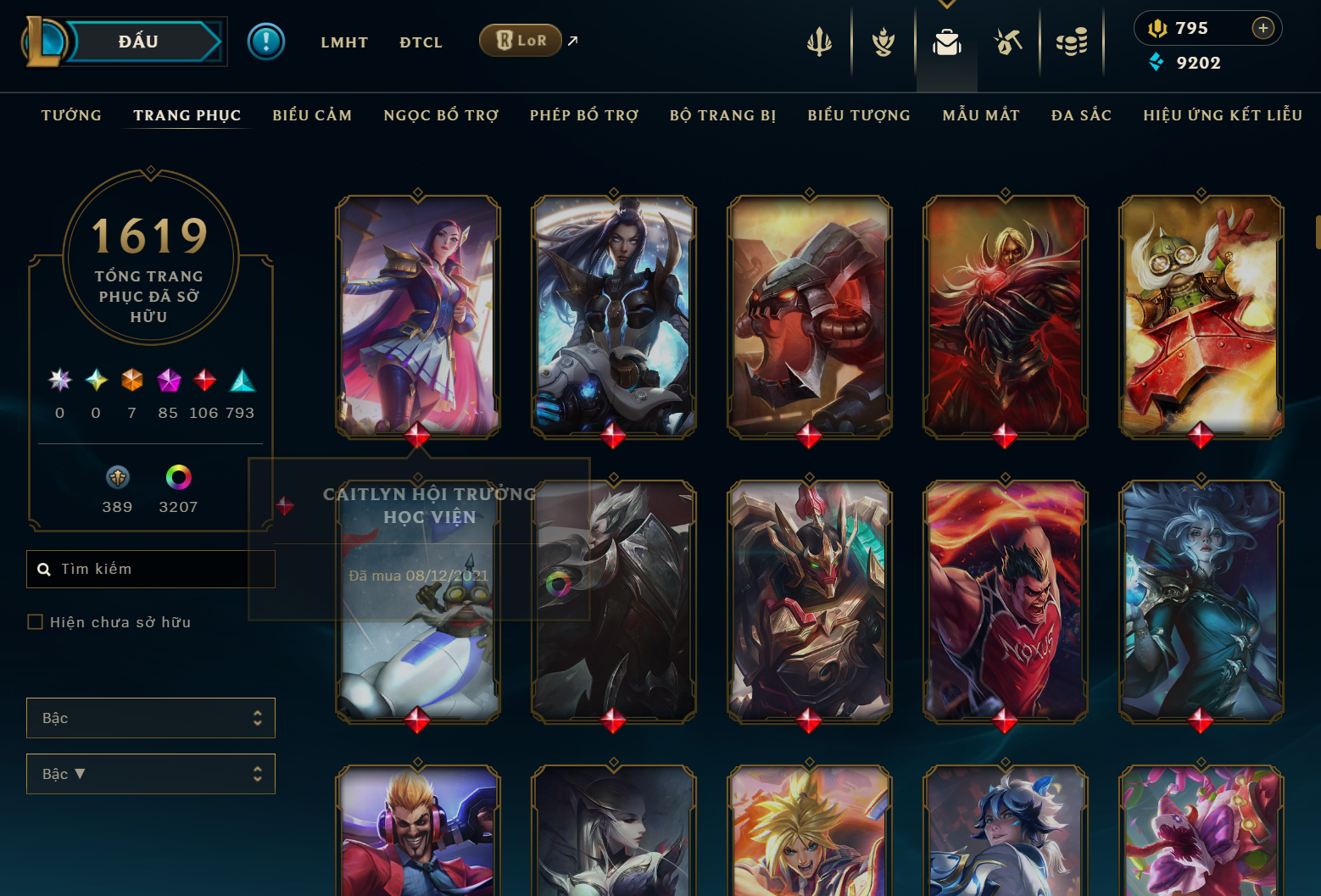Click the blue essence crystal icon showing 9202
Image resolution: width=1321 pixels, height=896 pixels.
point(1156,62)
